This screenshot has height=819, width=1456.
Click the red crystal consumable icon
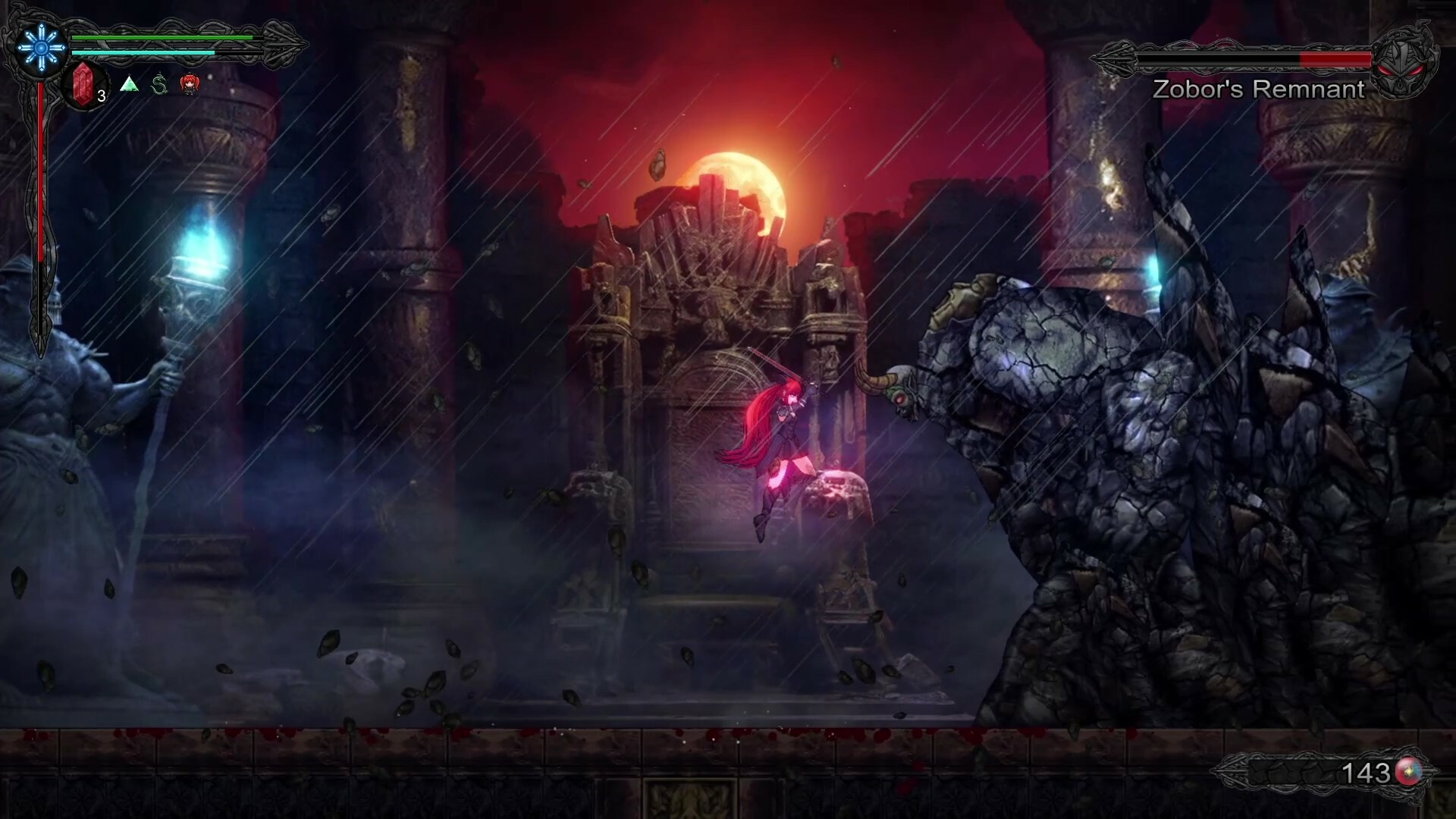[83, 85]
